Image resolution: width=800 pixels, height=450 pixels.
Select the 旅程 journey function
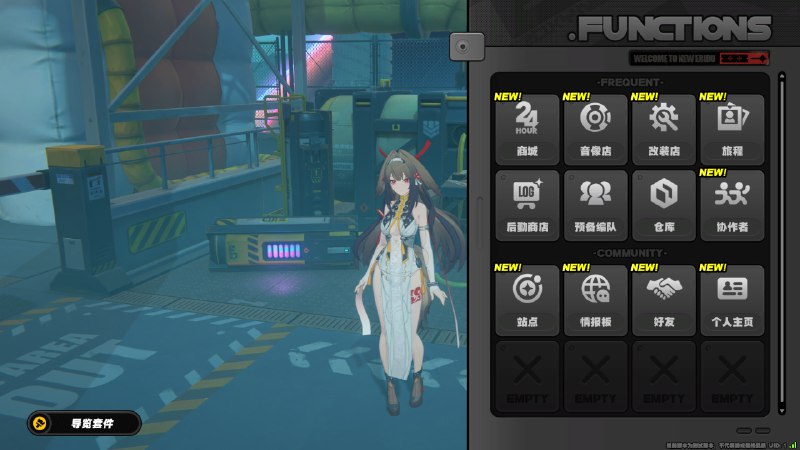[731, 128]
